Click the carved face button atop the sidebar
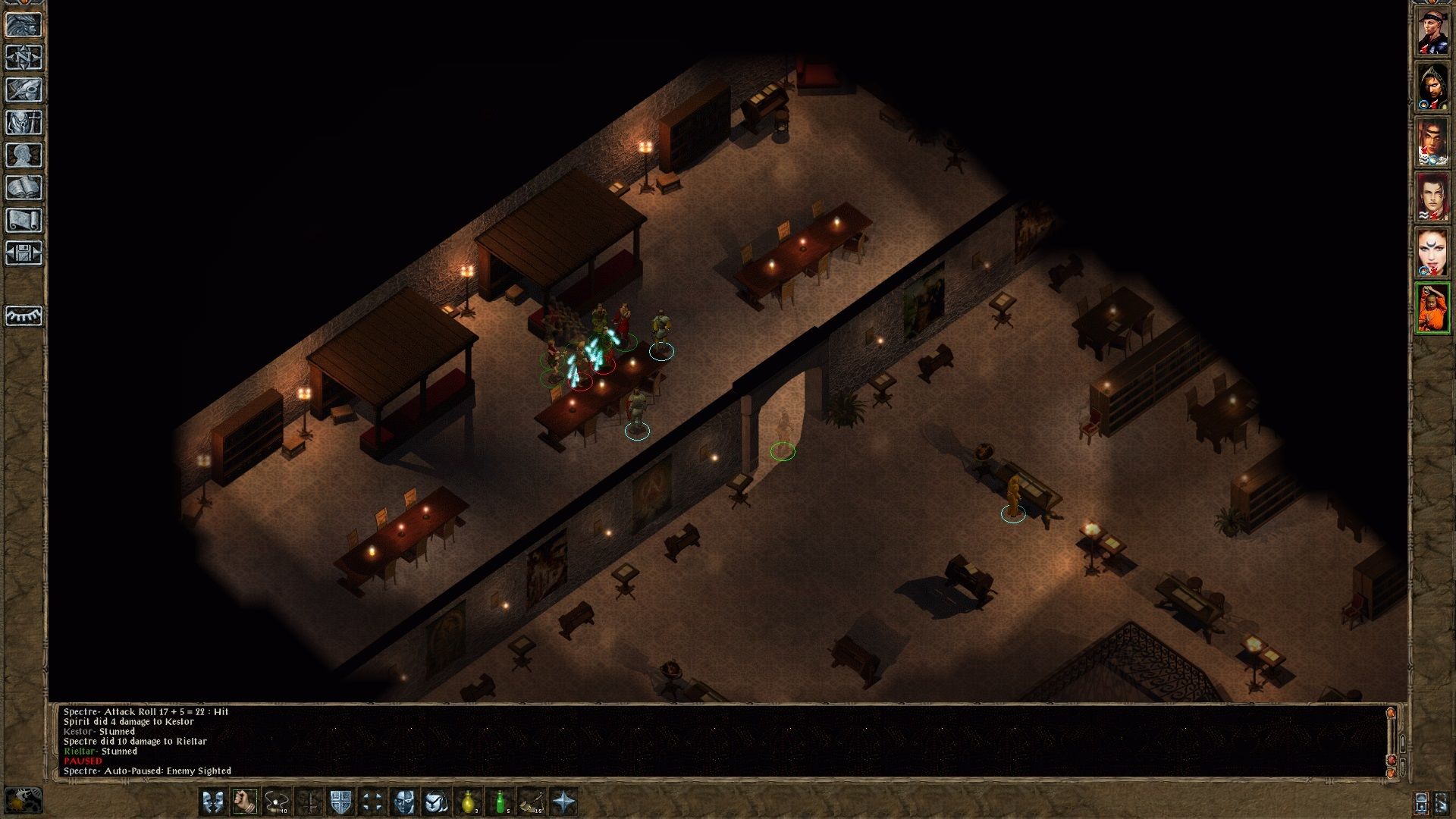Viewport: 1456px width, 819px height. coord(24,25)
